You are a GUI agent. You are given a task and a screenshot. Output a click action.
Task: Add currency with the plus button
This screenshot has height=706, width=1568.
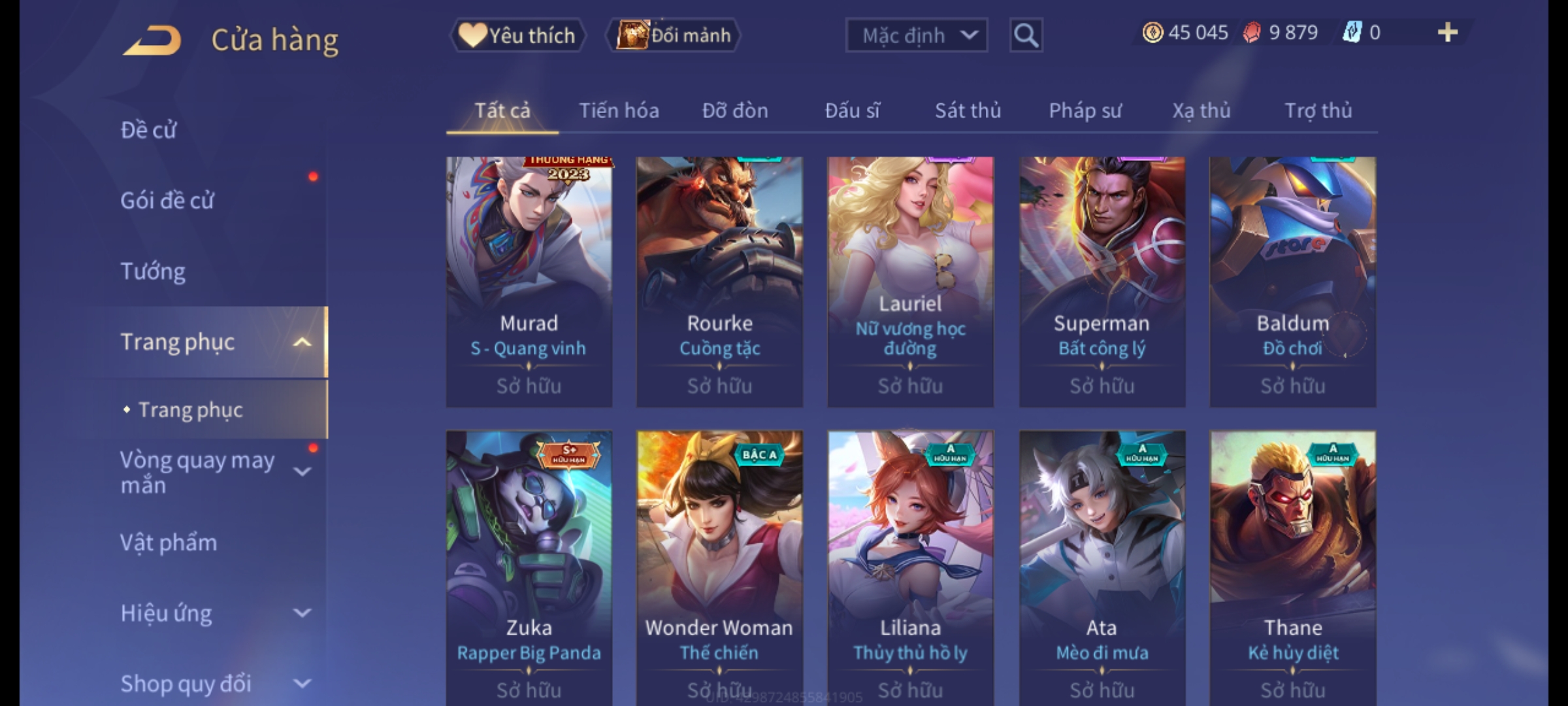(1447, 33)
